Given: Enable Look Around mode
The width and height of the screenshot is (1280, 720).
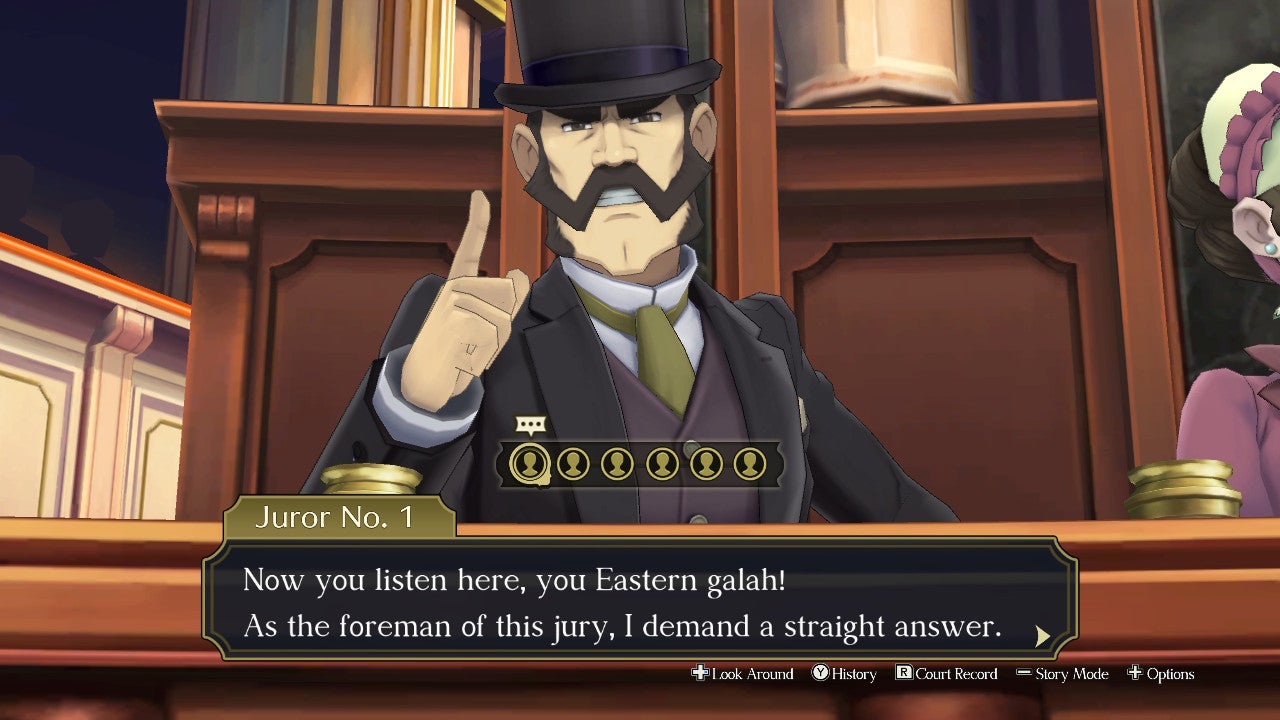Looking at the screenshot, I should coord(745,674).
